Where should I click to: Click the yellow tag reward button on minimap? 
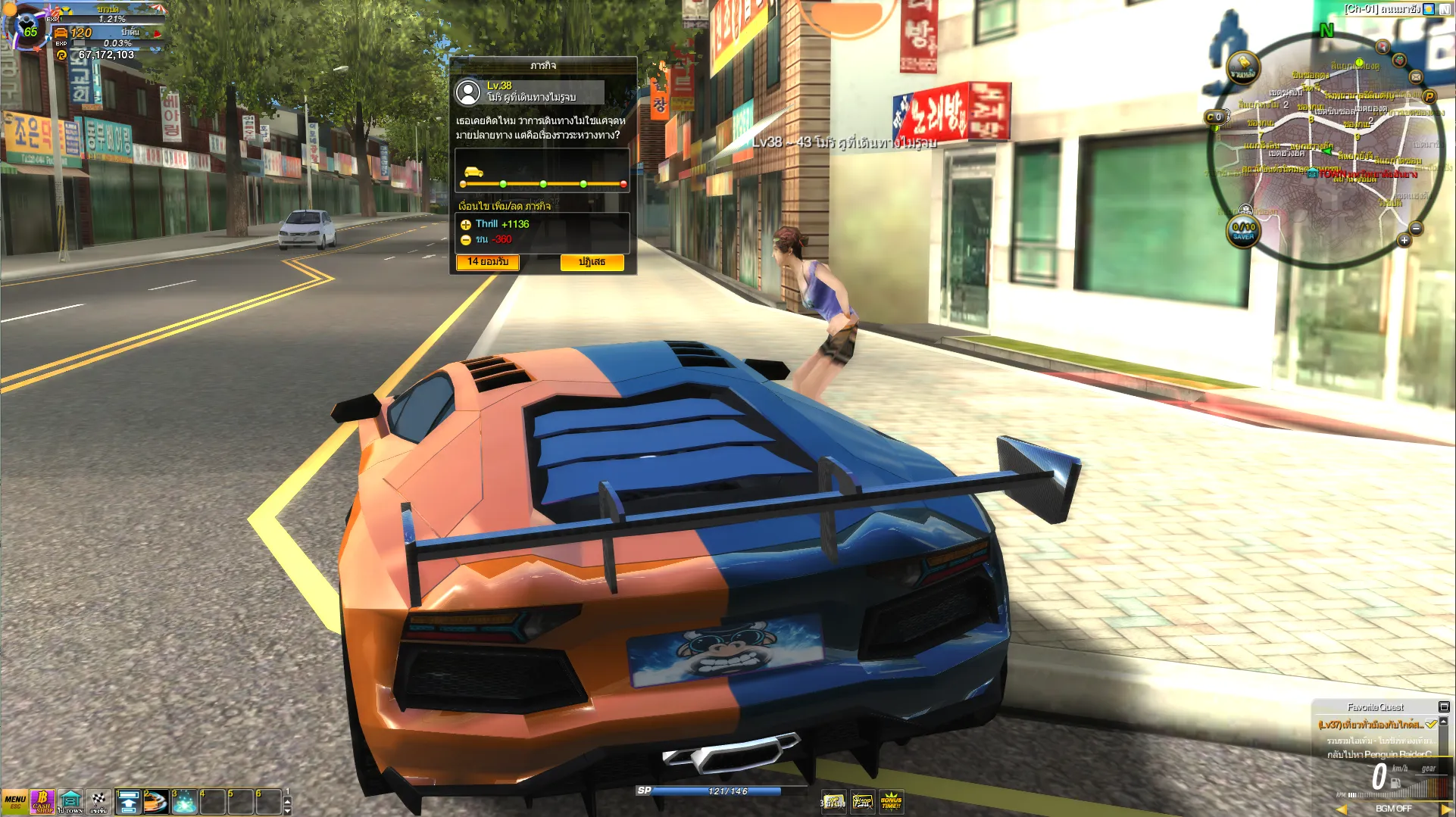(x=1243, y=67)
